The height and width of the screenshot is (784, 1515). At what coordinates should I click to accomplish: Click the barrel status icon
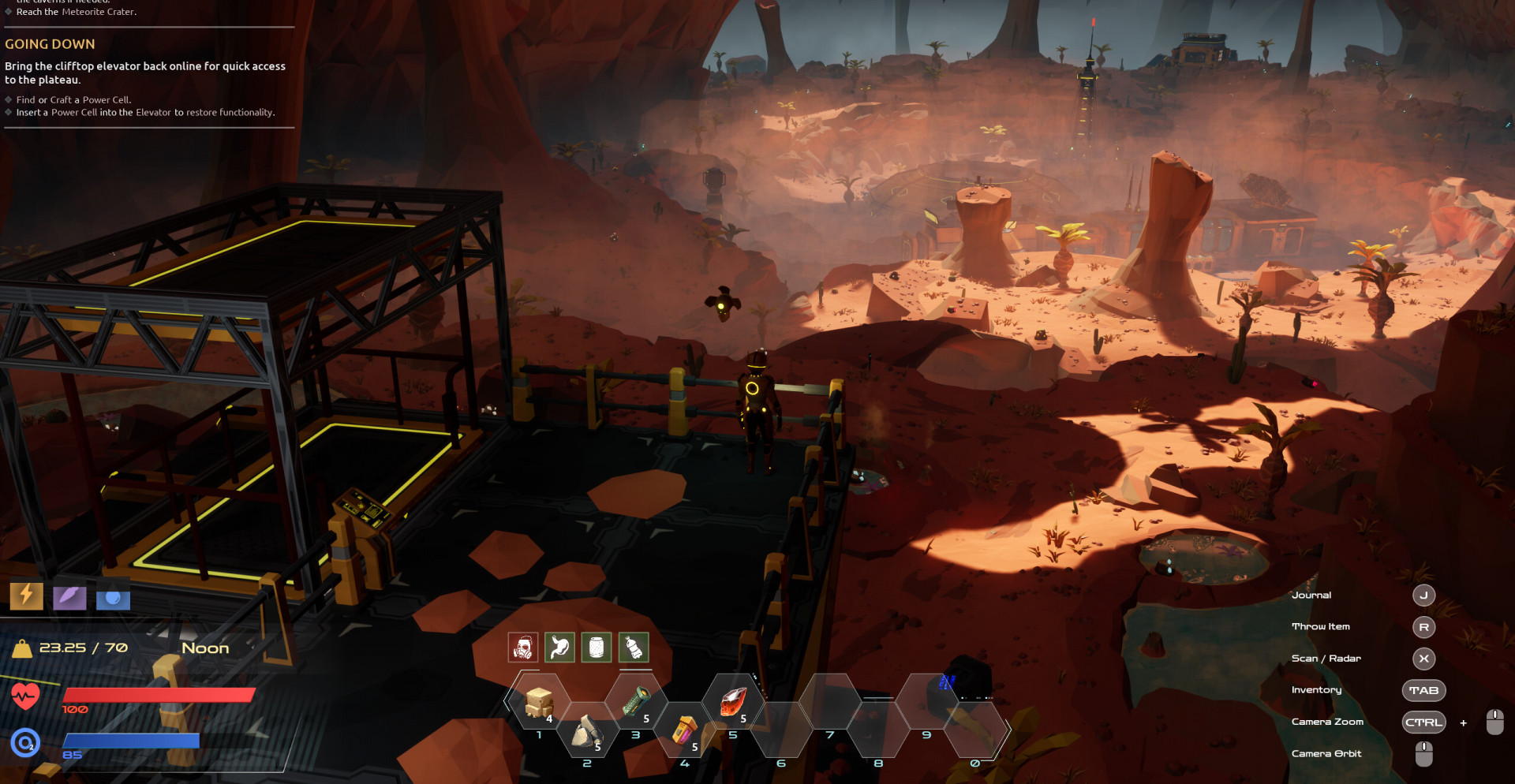597,648
